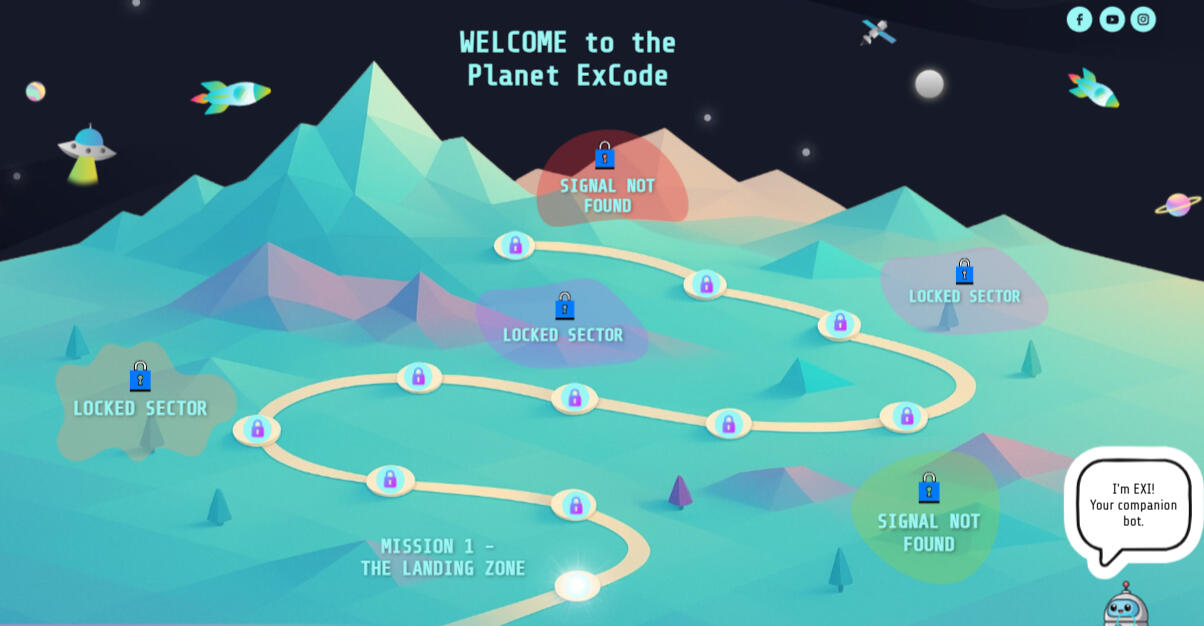1204x626 pixels.
Task: Choose the olive-tan Locked Sector
Action: (x=140, y=400)
